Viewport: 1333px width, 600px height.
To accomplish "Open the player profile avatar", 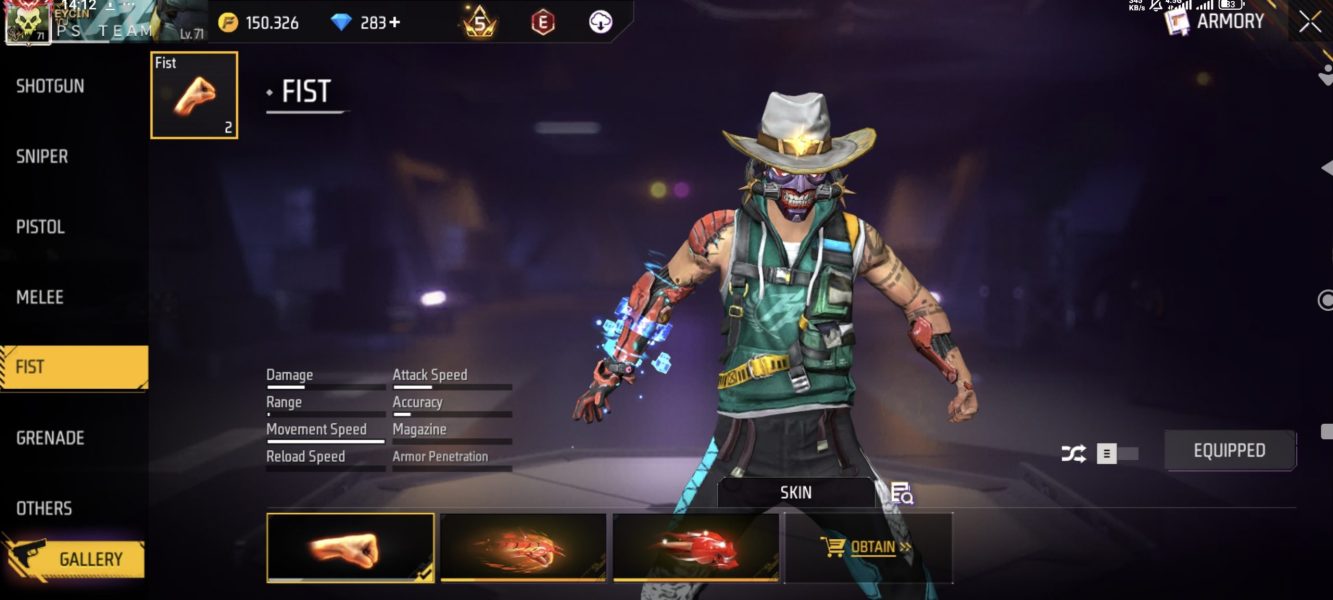I will point(28,24).
